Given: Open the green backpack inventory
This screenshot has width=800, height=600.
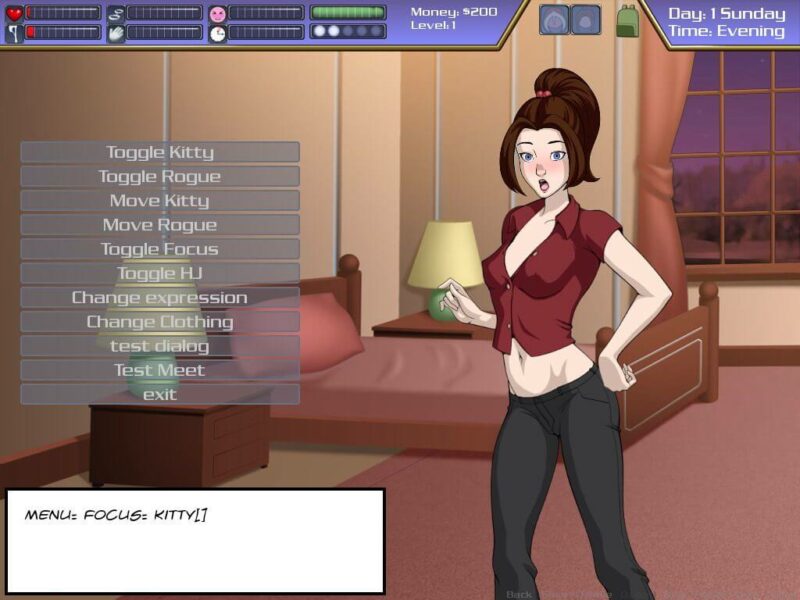Looking at the screenshot, I should click(x=628, y=21).
